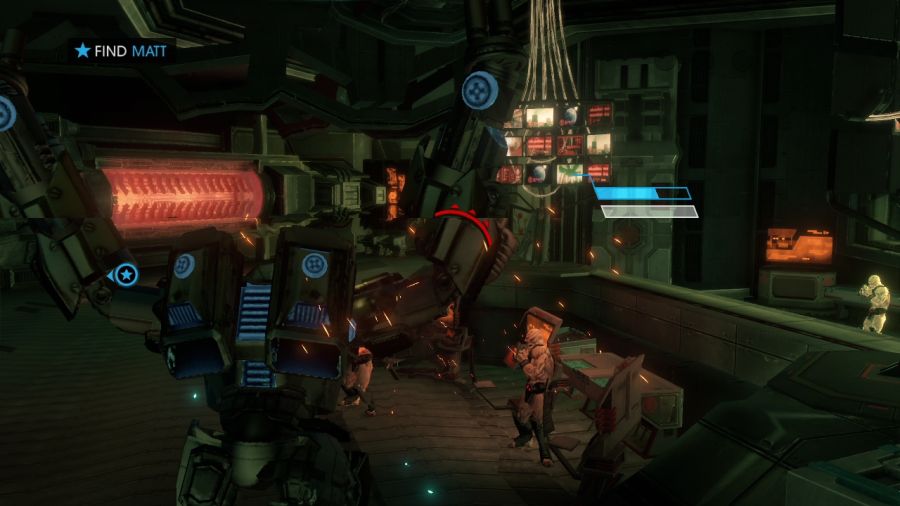
Task: Click the star objective waypoint marker
Action: [126, 274]
